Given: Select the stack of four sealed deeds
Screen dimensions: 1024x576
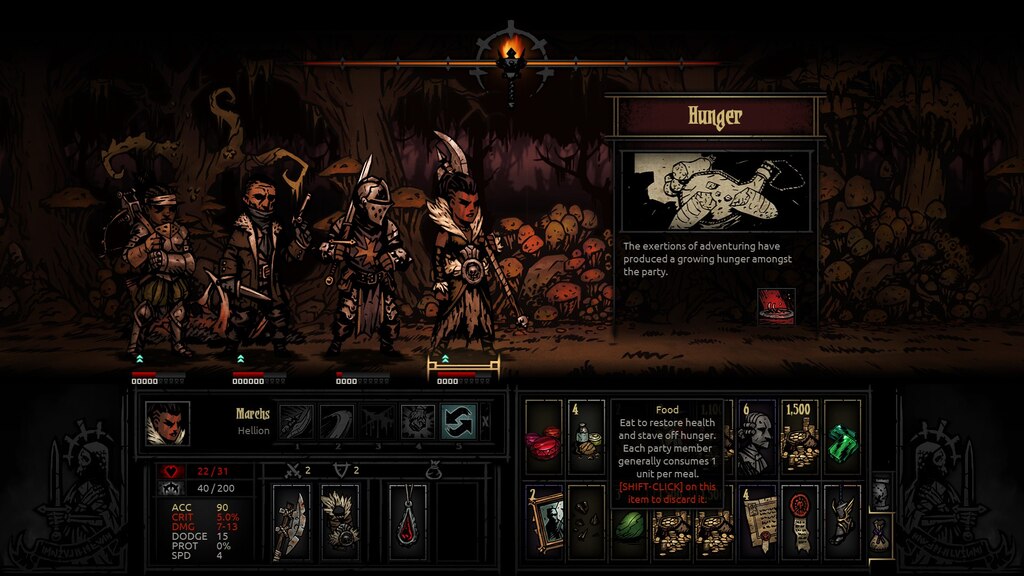Looking at the screenshot, I should [756, 521].
